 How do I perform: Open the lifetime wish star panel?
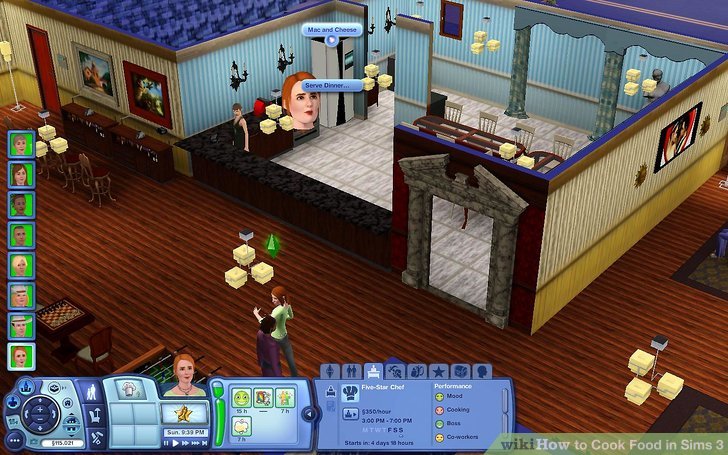coord(185,413)
